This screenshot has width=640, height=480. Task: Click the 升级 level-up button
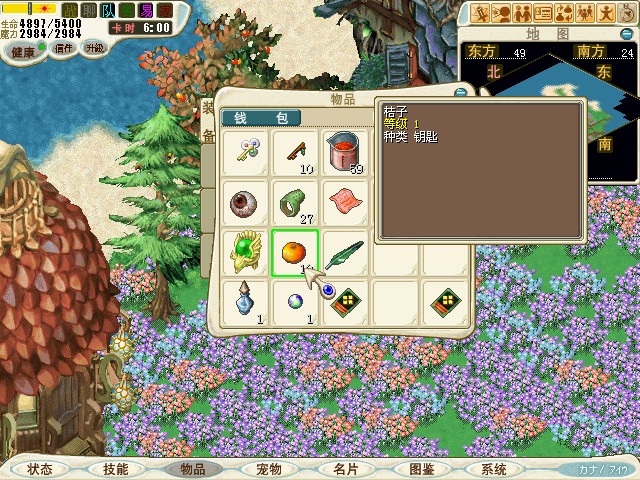[95, 47]
